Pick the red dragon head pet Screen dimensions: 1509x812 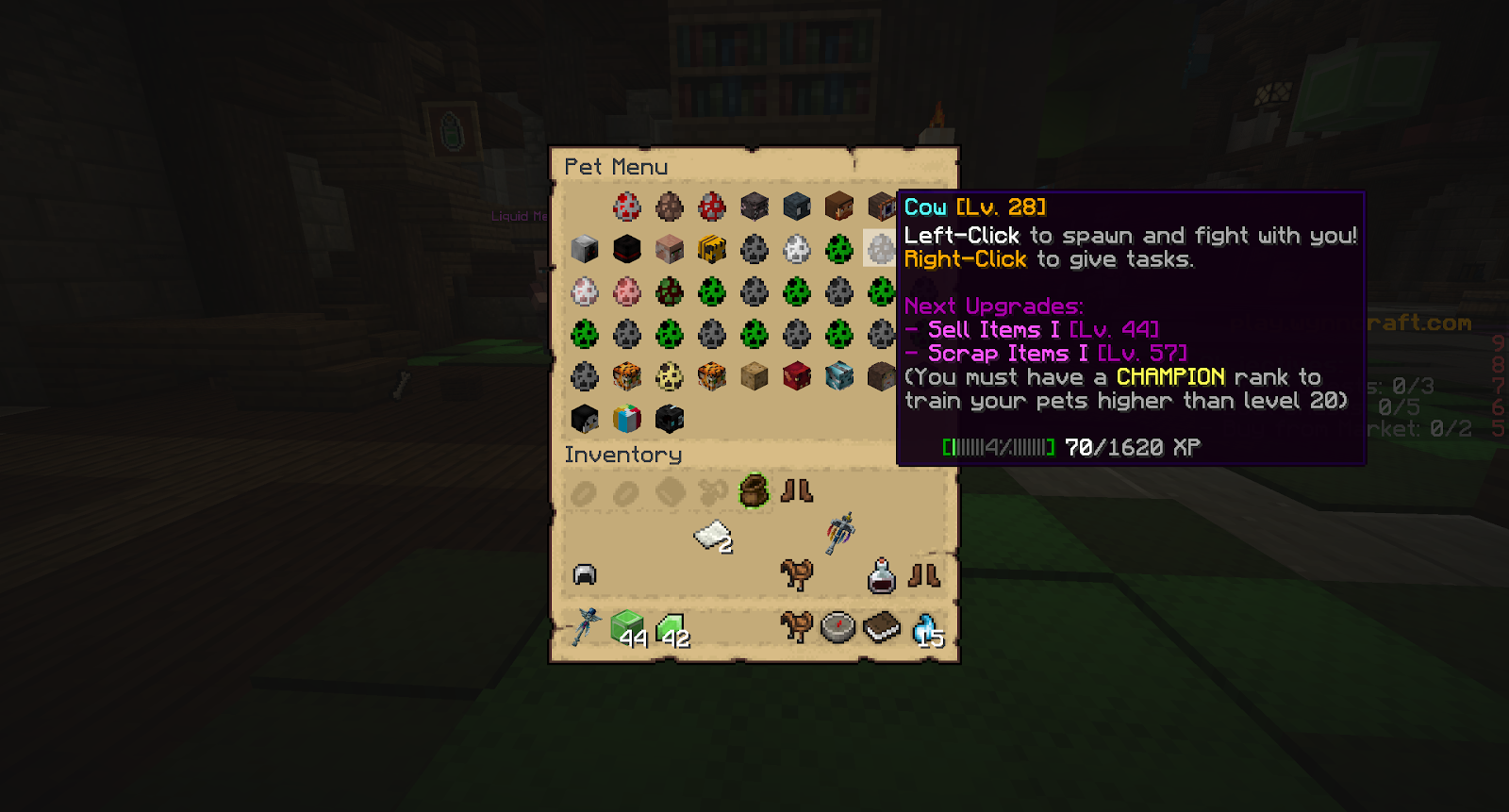(x=797, y=376)
